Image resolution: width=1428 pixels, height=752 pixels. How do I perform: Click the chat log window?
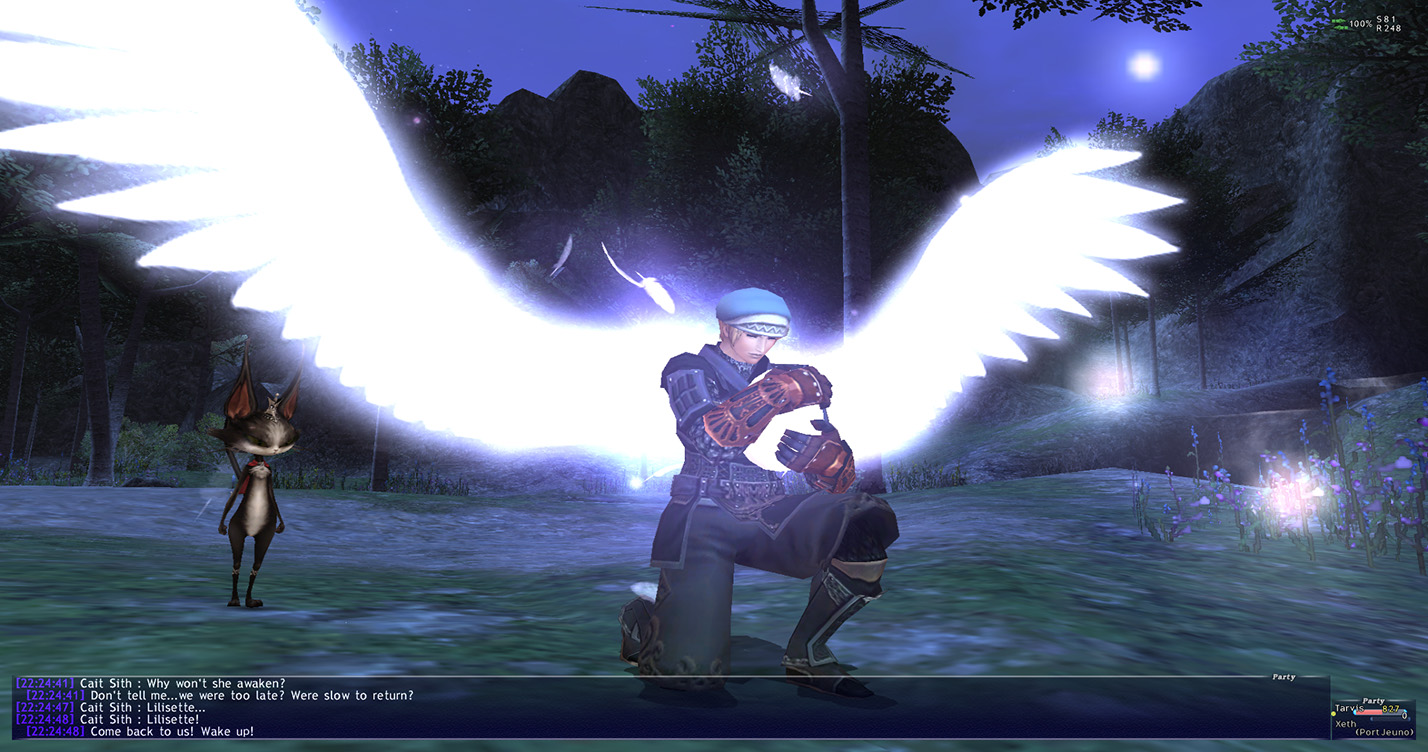pos(660,709)
